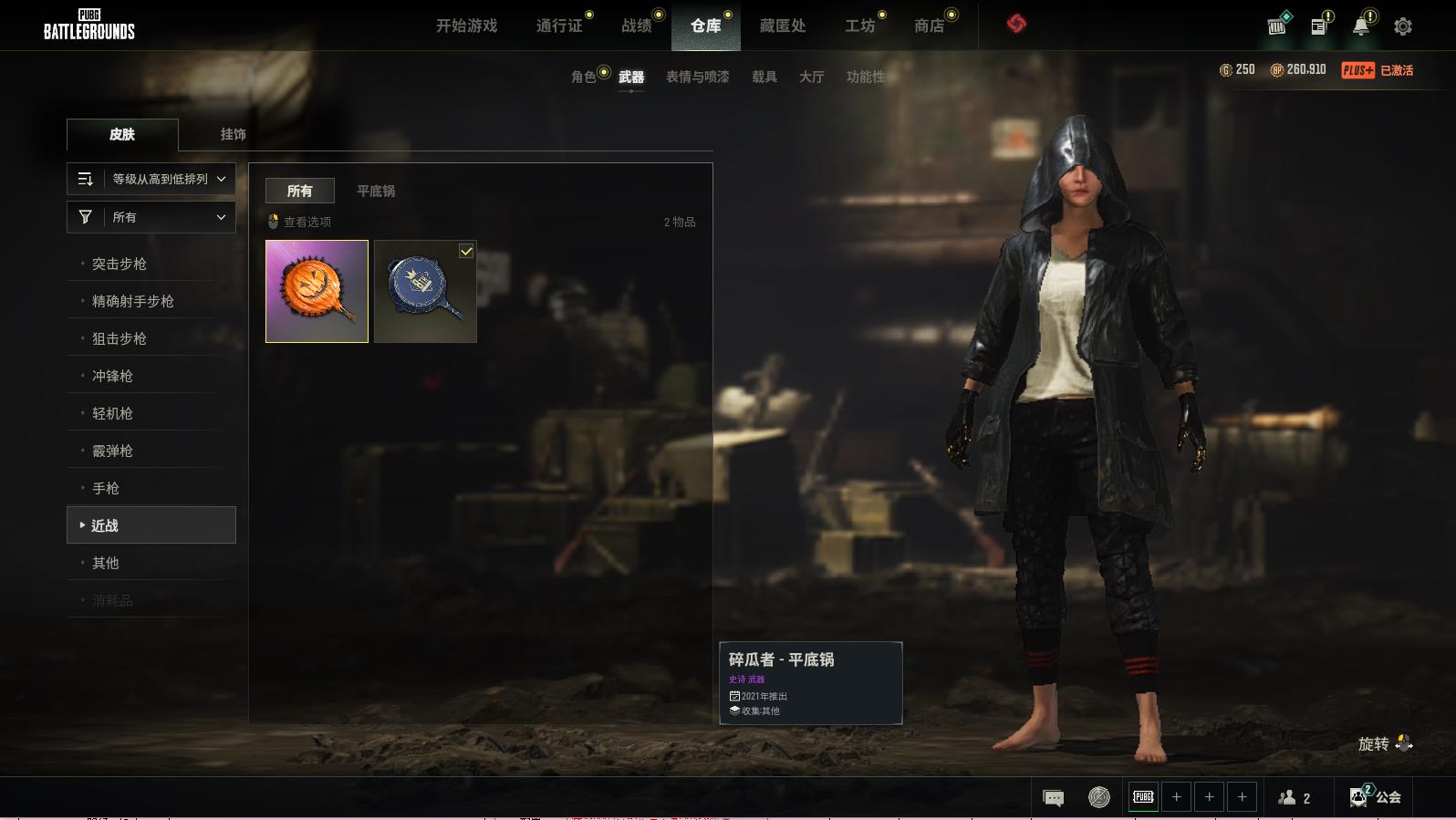Select the 狙击步枪 category
The height and width of the screenshot is (820, 1456).
[x=120, y=338]
